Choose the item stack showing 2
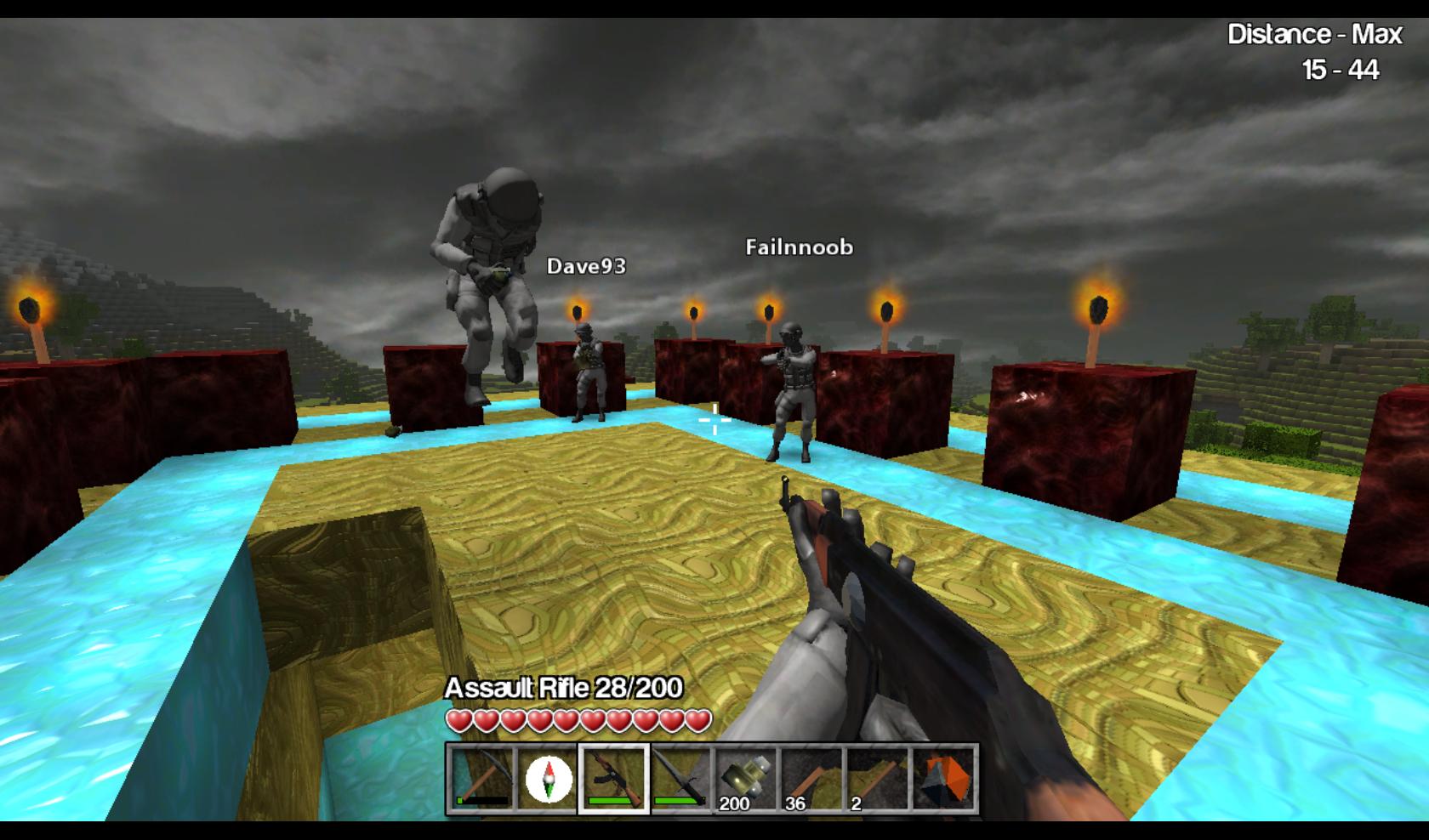Screen dimensions: 1429x840 878,779
